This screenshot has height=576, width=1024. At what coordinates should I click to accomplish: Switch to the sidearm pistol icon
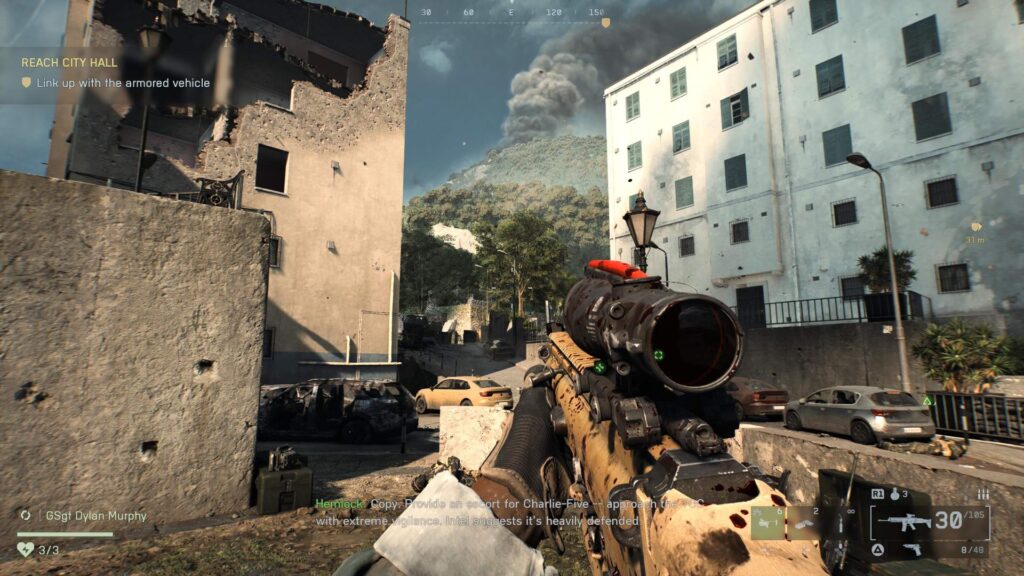(x=912, y=549)
